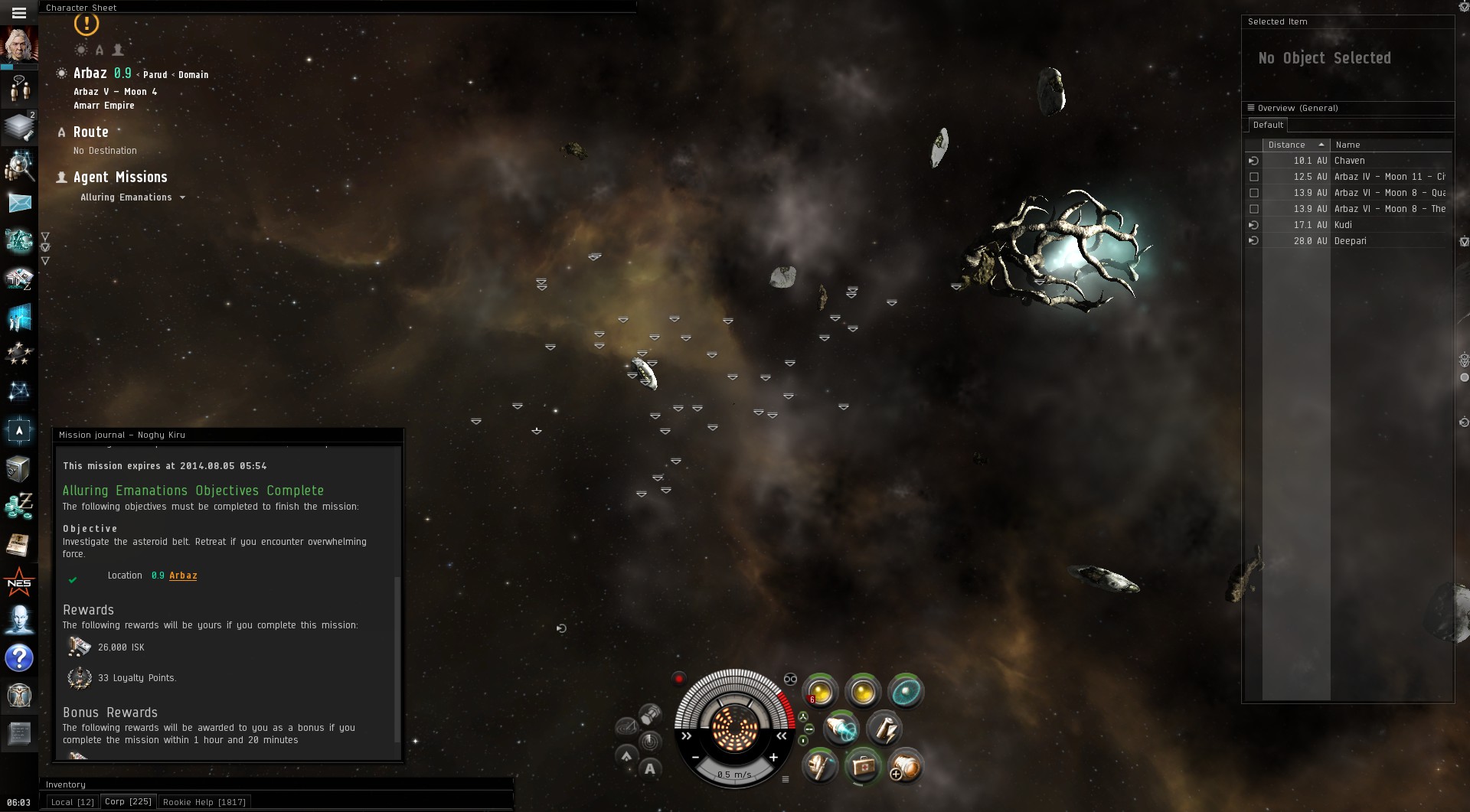This screenshot has width=1470, height=812.
Task: Open the NES store
Action: pos(19,583)
